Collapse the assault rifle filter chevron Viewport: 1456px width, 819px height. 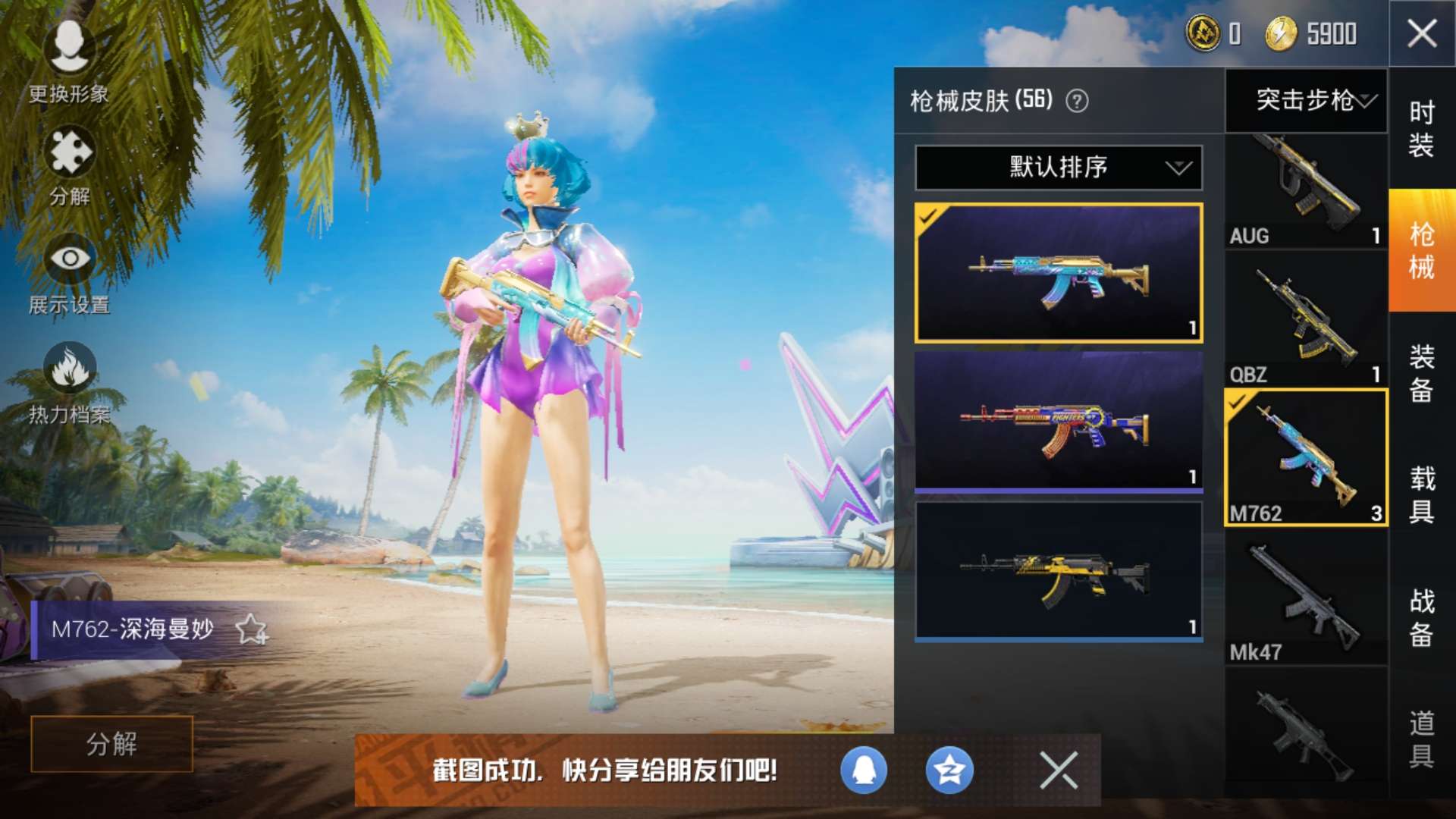pyautogui.click(x=1367, y=102)
